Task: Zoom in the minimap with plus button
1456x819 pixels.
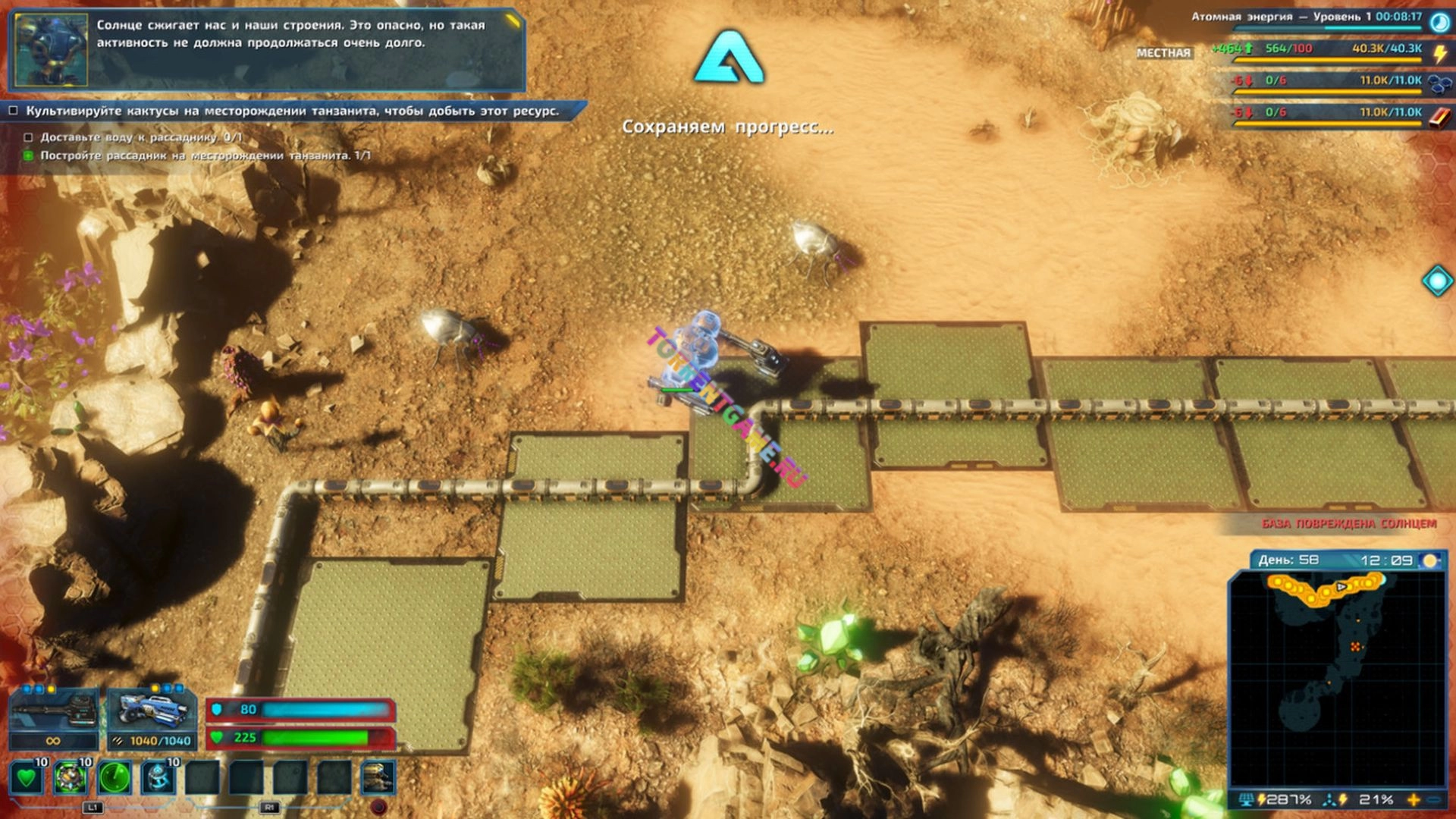Action: (1414, 800)
